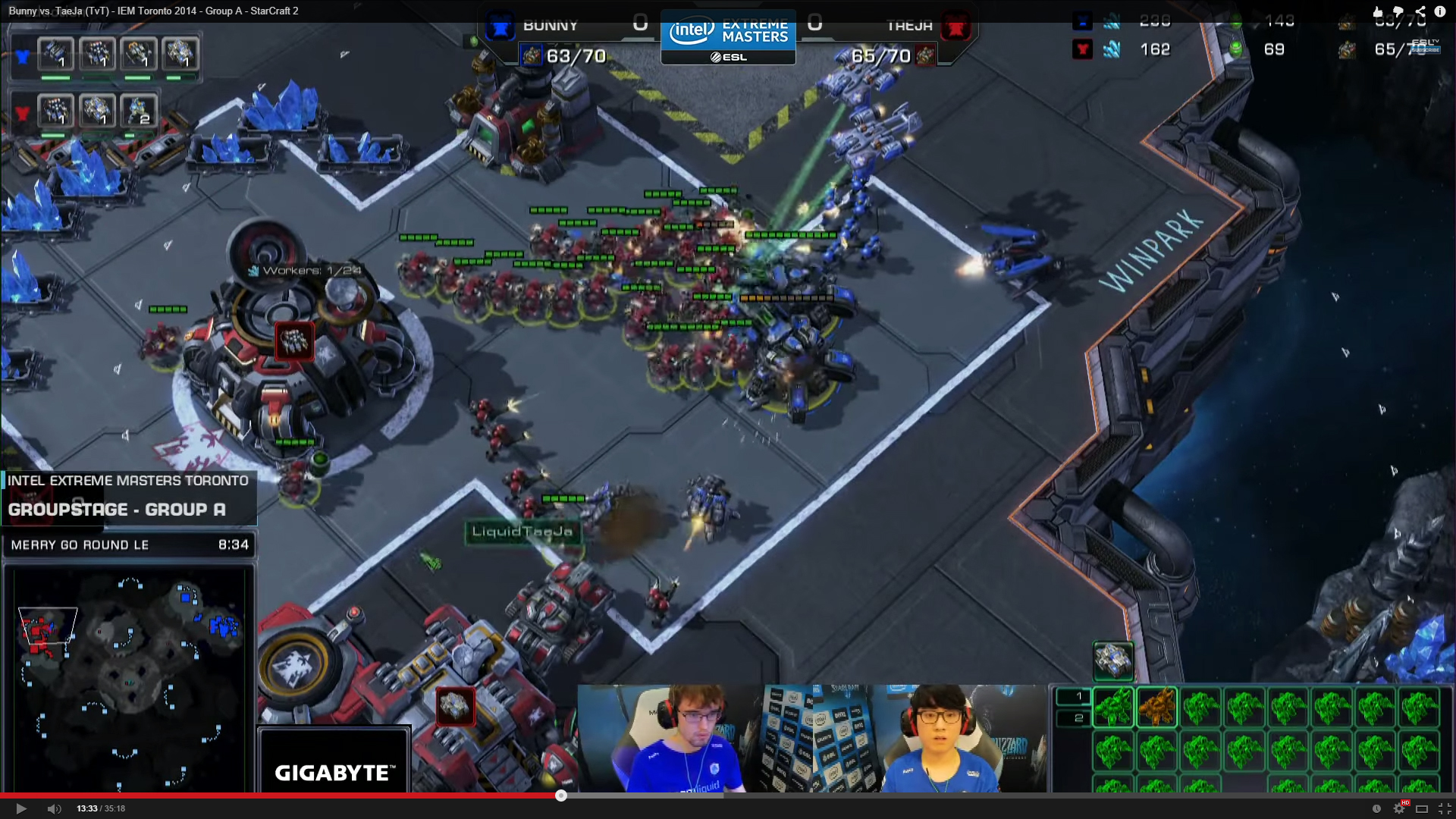Image resolution: width=1456 pixels, height=819 pixels.
Task: Open the video quality settings gear
Action: point(1399,808)
